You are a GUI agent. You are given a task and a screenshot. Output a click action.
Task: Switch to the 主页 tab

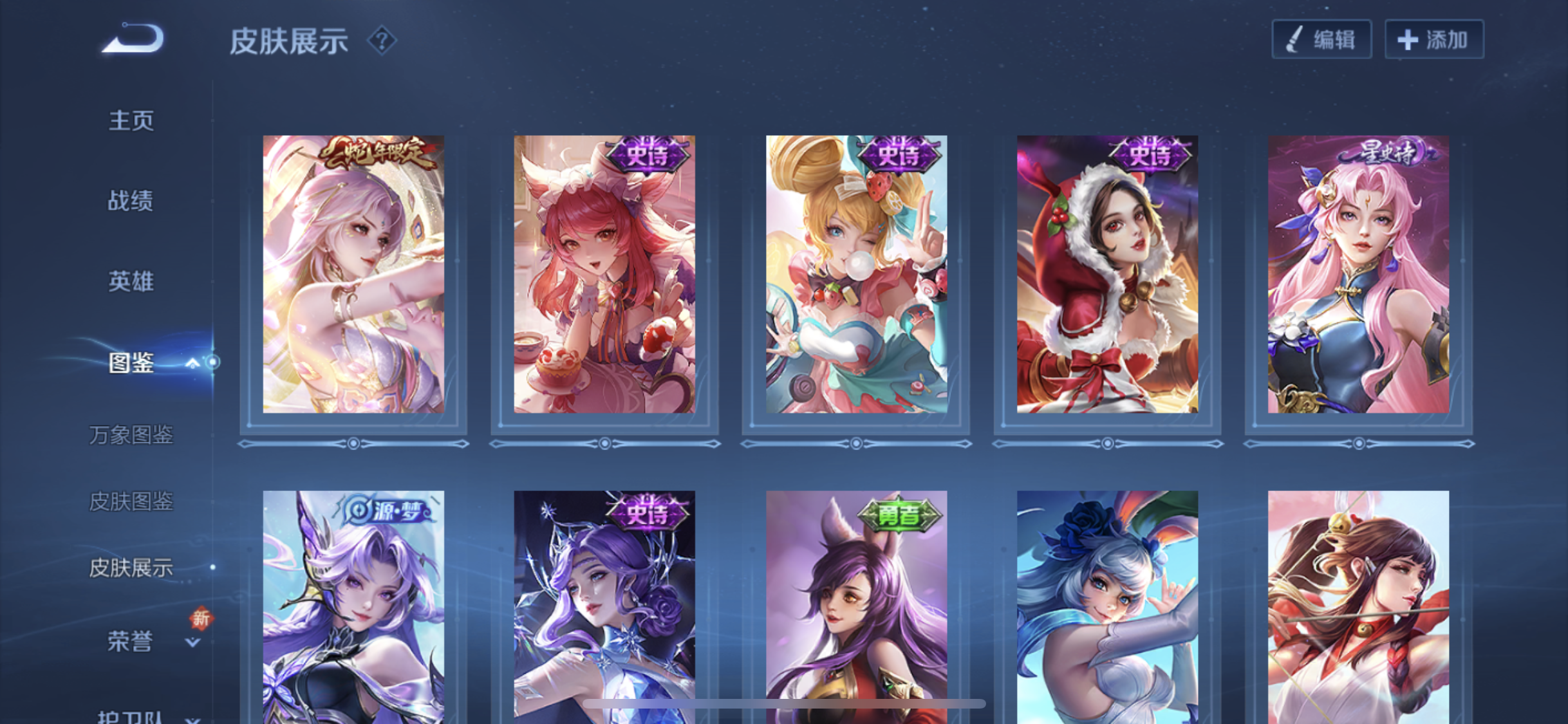(x=131, y=120)
